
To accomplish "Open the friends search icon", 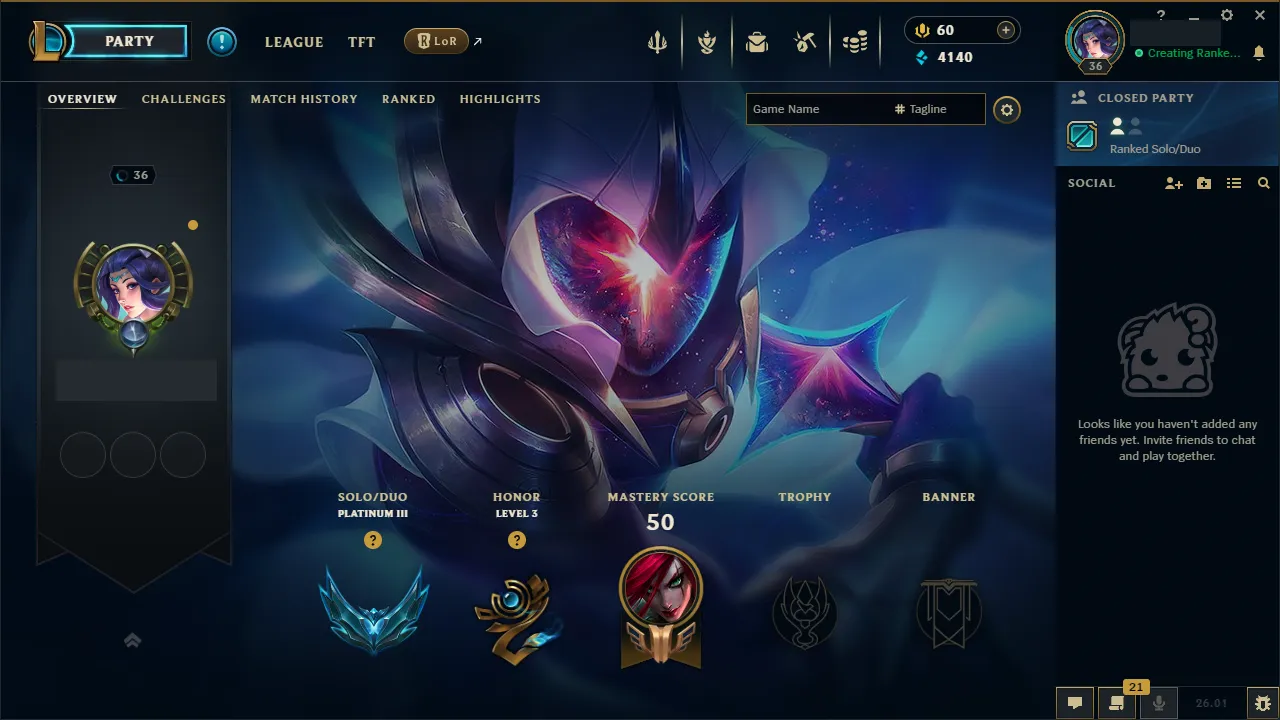I will coord(1264,183).
